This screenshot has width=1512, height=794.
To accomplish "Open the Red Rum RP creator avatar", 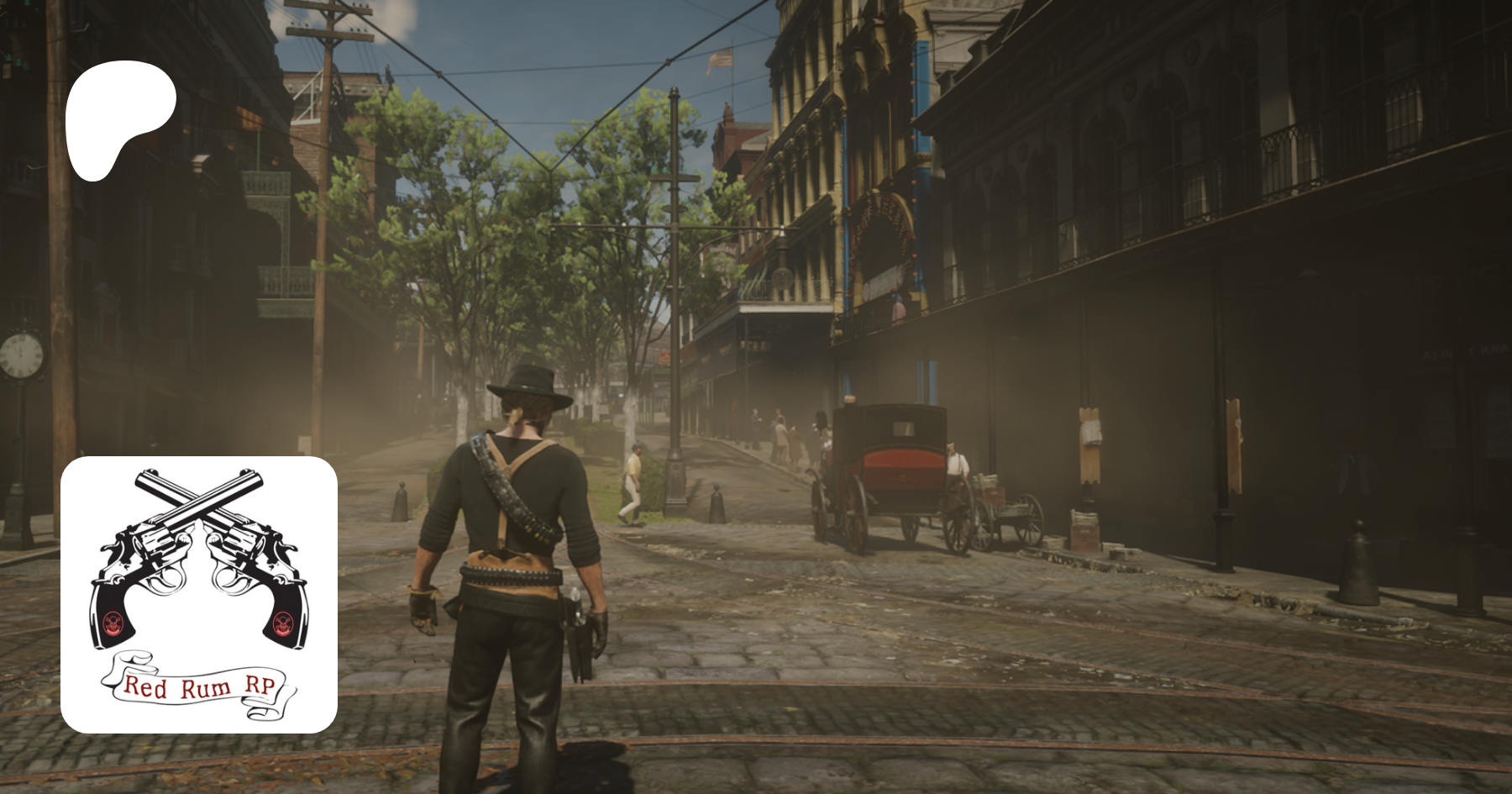I will point(199,594).
